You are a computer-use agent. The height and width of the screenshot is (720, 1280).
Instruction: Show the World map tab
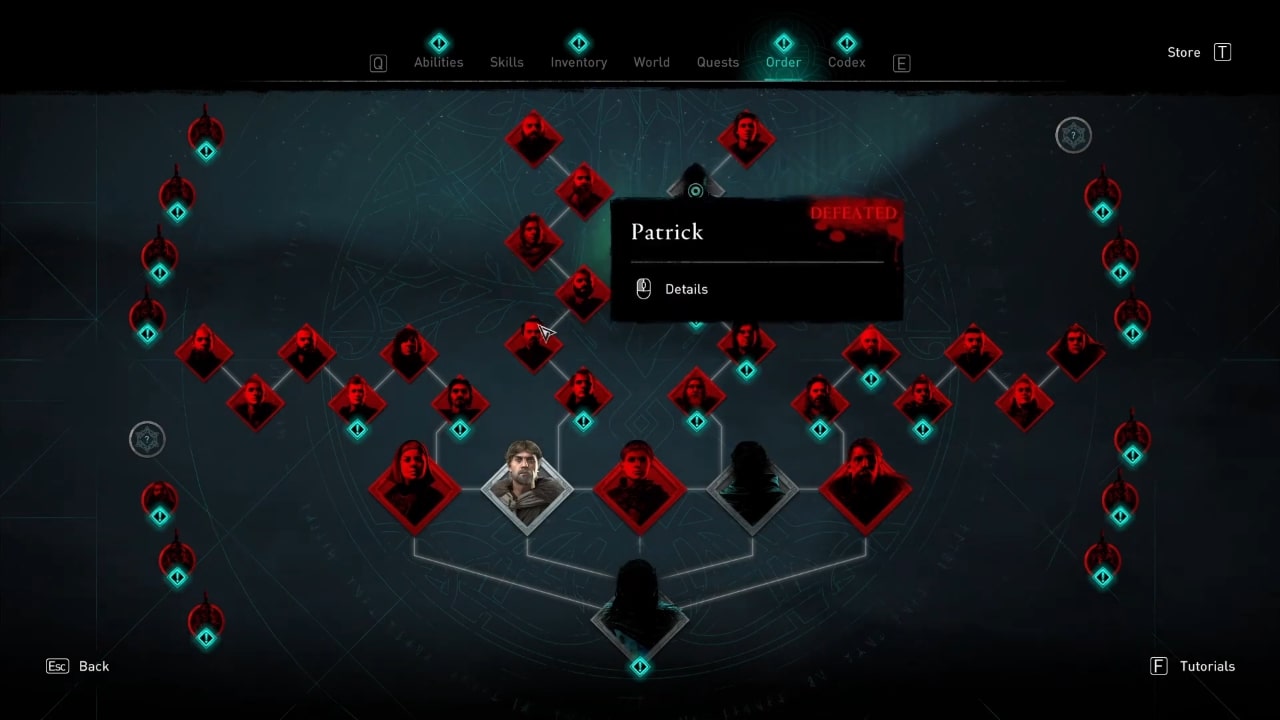click(651, 62)
